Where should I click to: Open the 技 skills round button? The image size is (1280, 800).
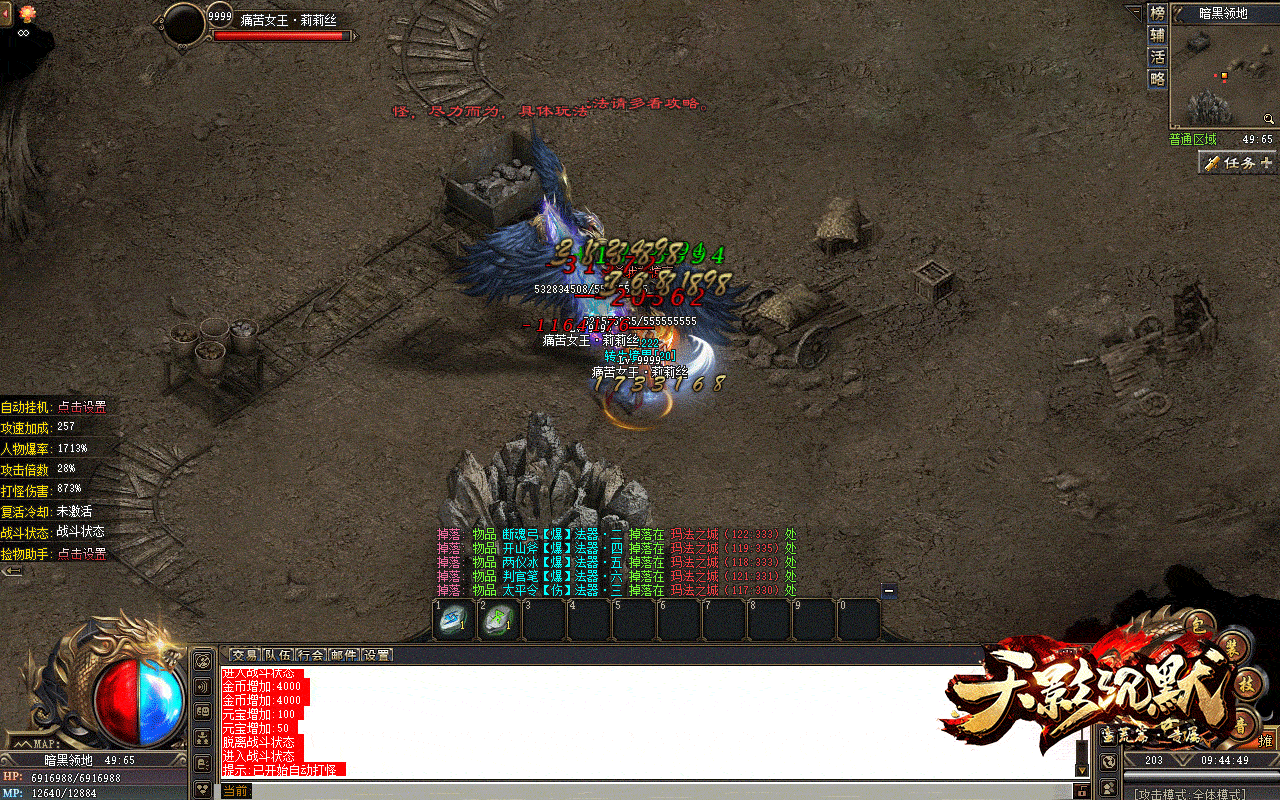1244,687
